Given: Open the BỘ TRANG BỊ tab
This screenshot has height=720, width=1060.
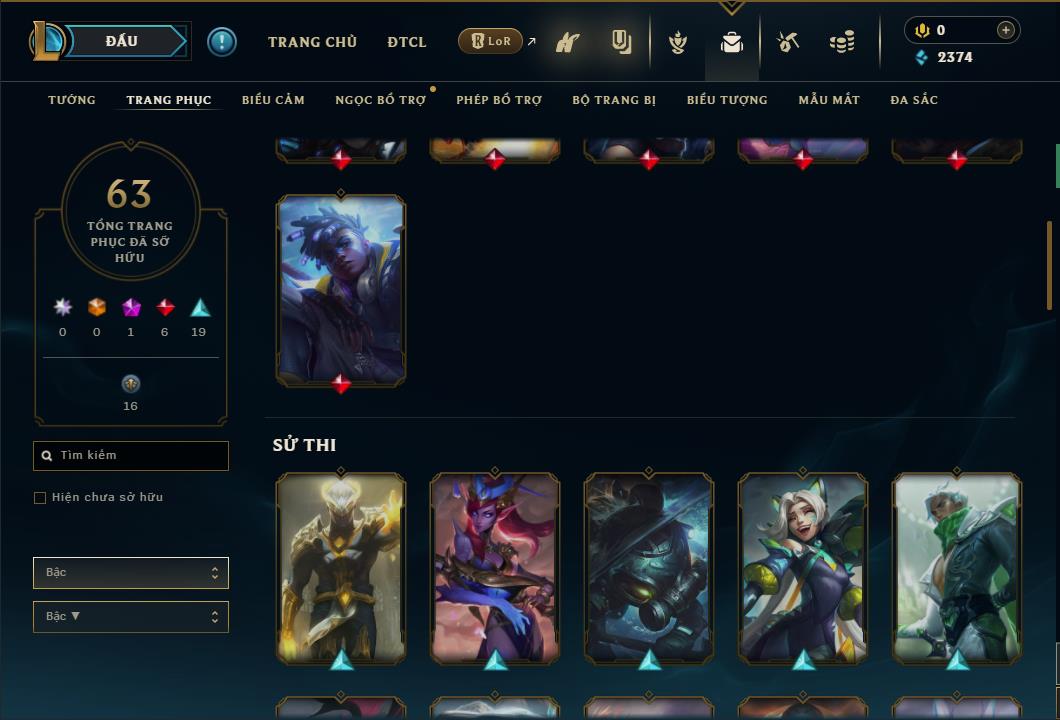Looking at the screenshot, I should (x=614, y=100).
